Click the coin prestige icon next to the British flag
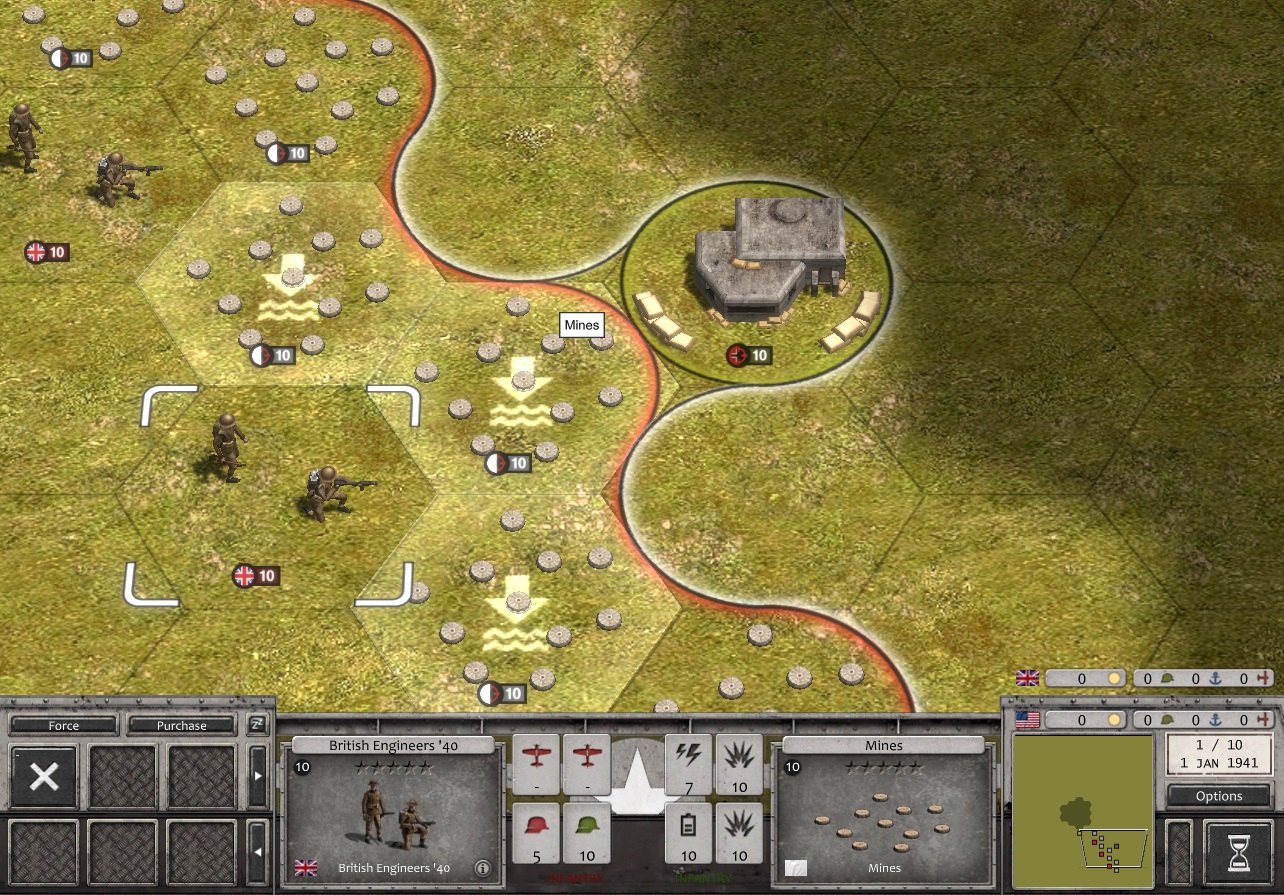The height and width of the screenshot is (895, 1284). pos(1113,678)
